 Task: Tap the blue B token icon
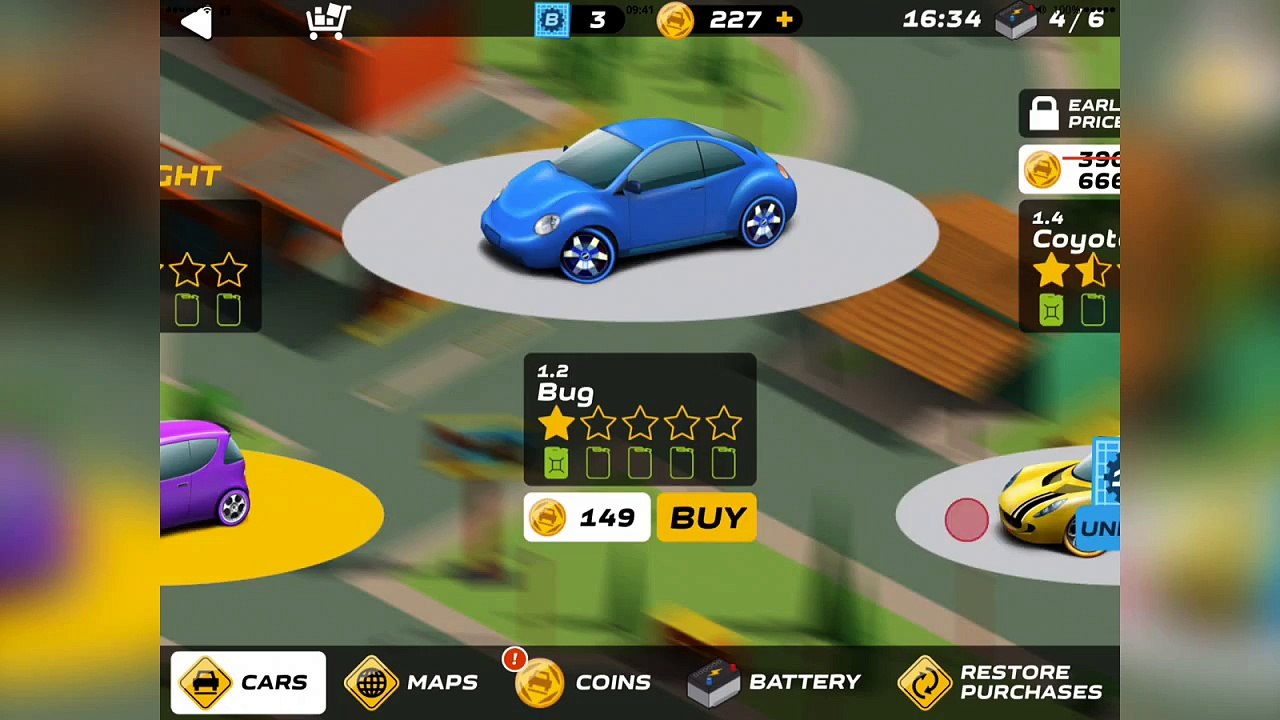coord(551,20)
